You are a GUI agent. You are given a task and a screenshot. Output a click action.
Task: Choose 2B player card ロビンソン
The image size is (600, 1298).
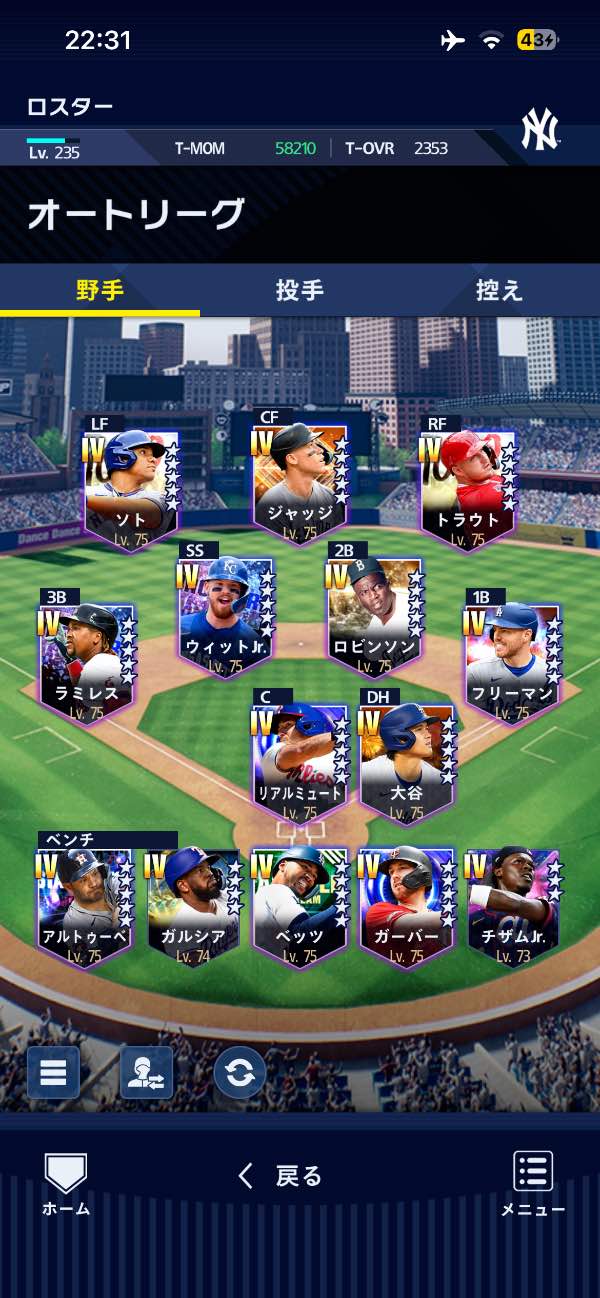pos(371,617)
